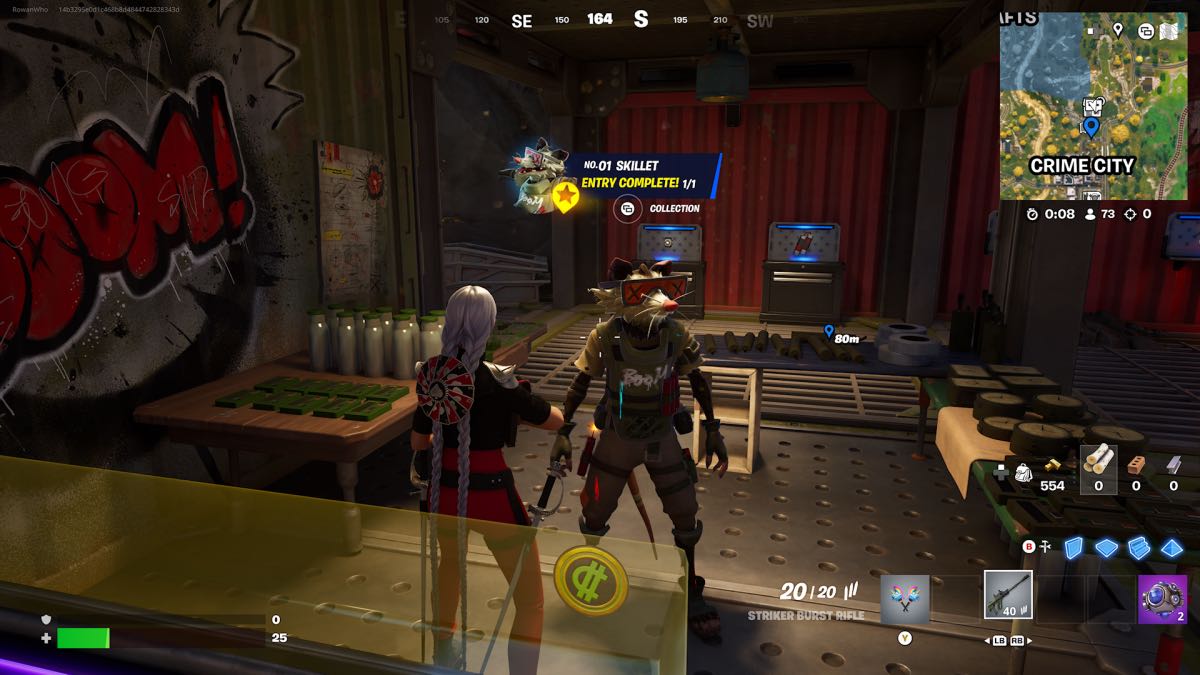Image resolution: width=1200 pixels, height=675 pixels.
Task: Click the folded map icon on minimap
Action: [1171, 31]
